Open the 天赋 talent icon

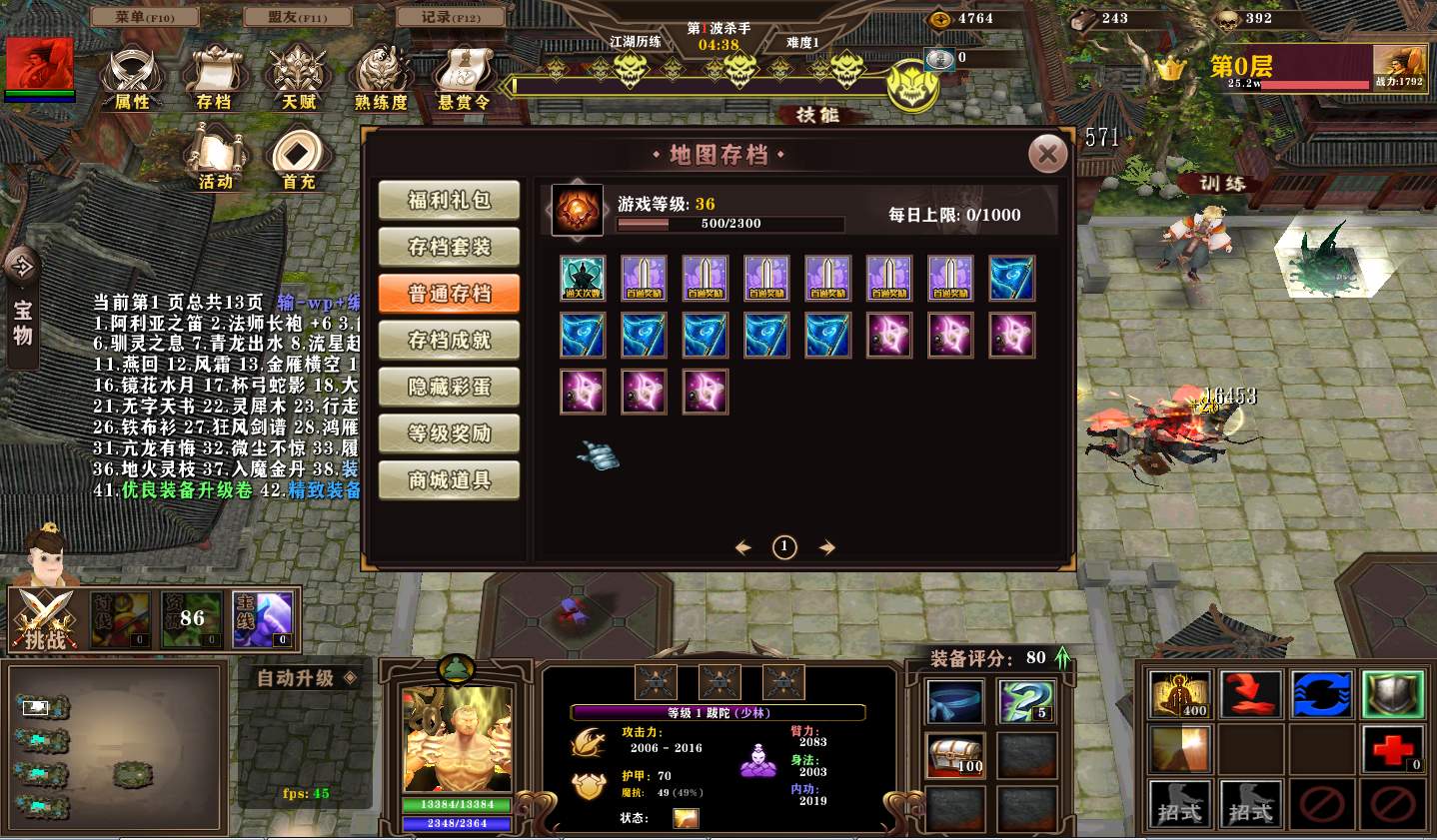(x=298, y=76)
